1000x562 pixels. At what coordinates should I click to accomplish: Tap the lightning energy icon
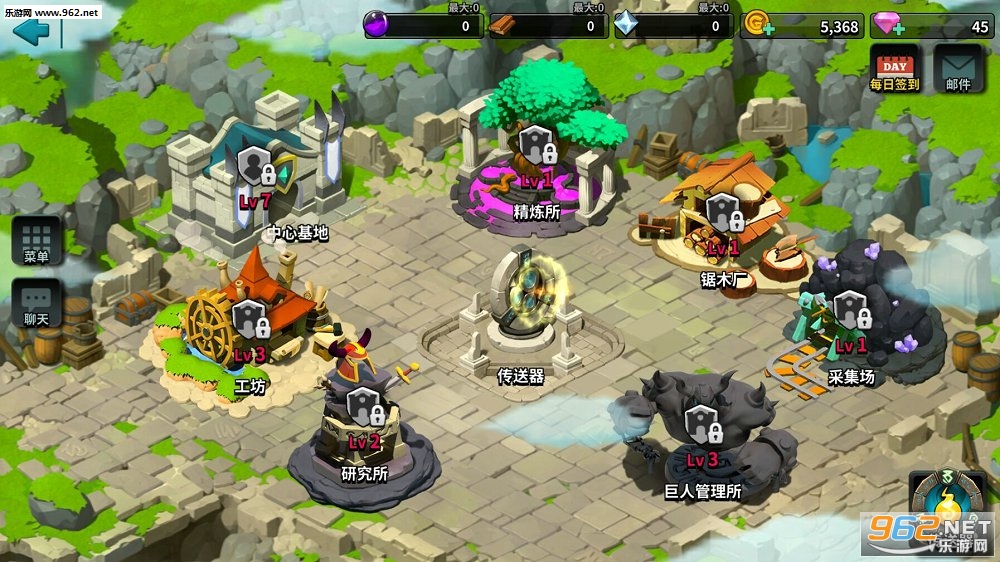(940, 507)
